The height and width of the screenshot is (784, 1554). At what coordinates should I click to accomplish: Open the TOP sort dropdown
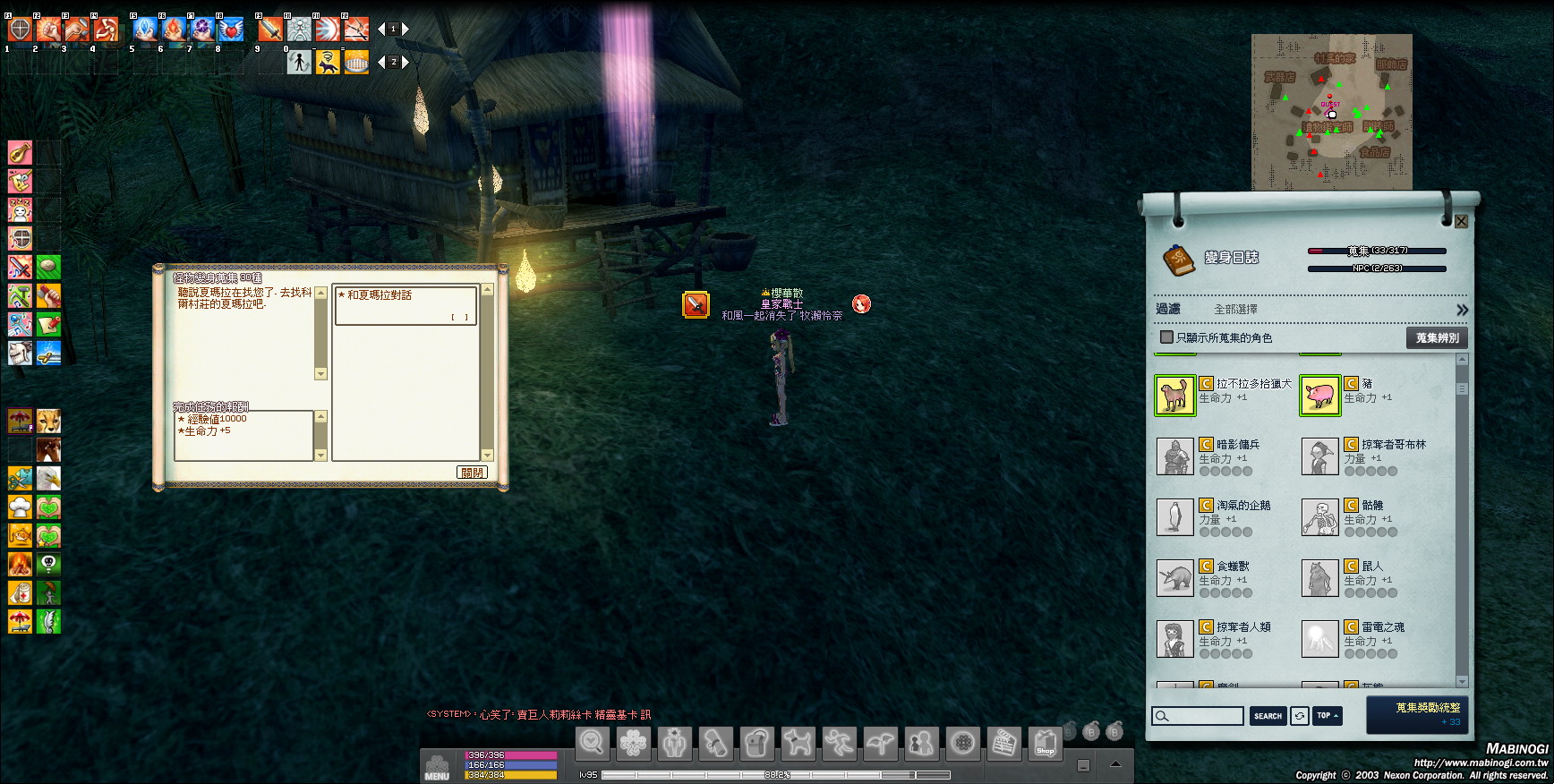(1328, 716)
